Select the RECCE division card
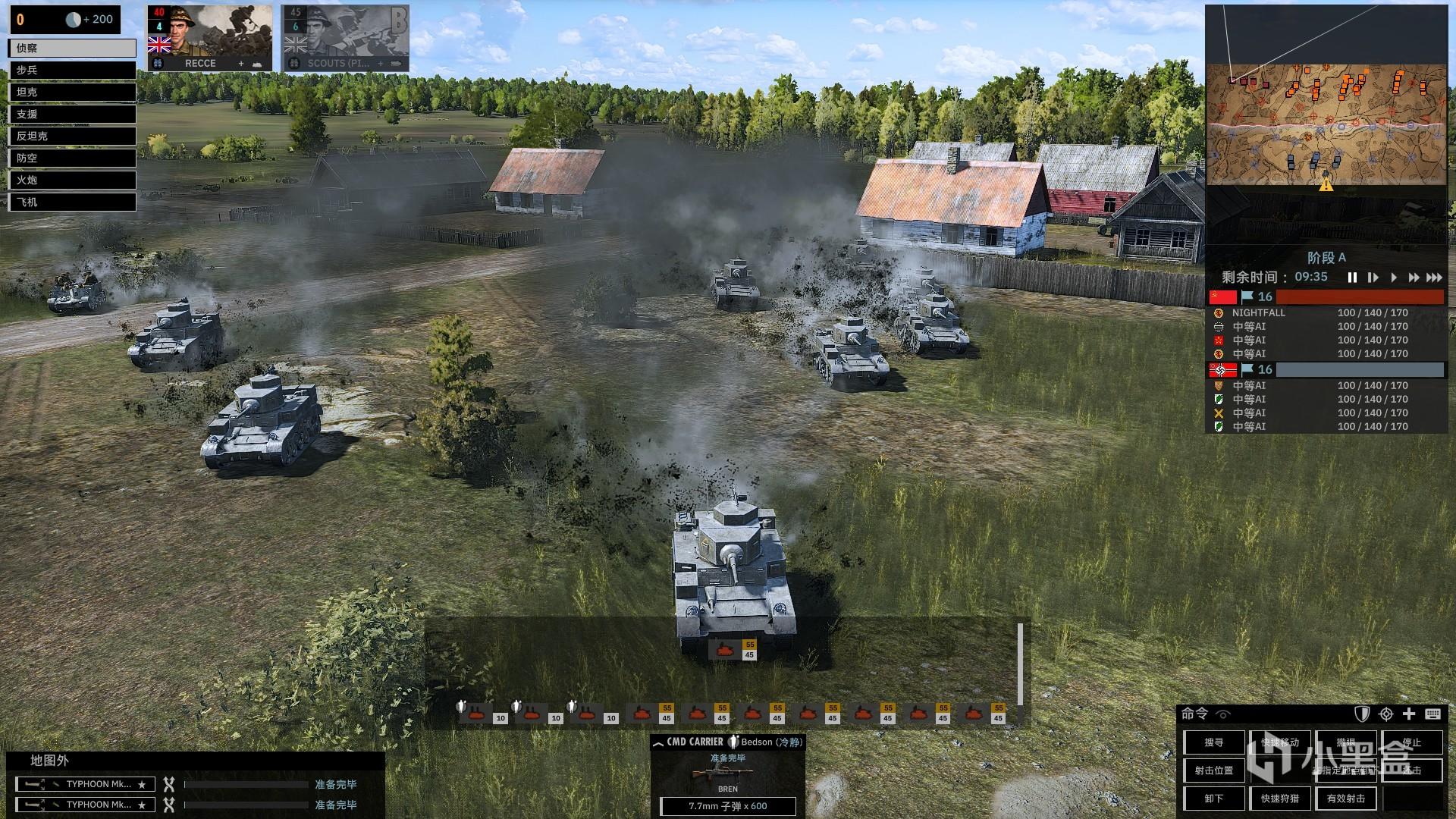The width and height of the screenshot is (1456, 819). [x=210, y=39]
